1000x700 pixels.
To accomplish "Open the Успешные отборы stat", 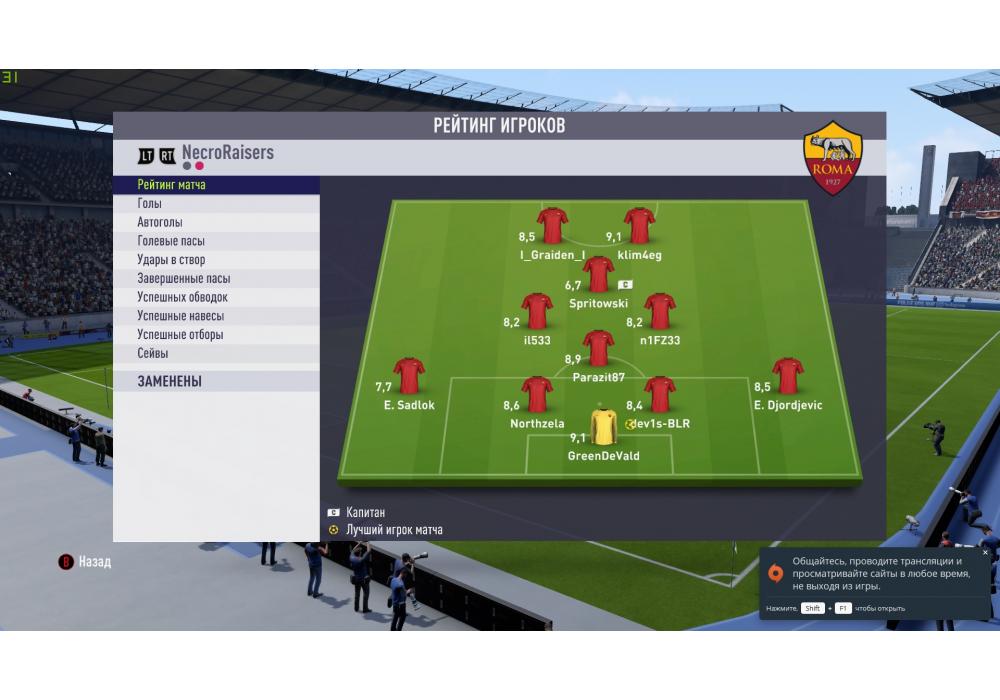I will [x=180, y=335].
